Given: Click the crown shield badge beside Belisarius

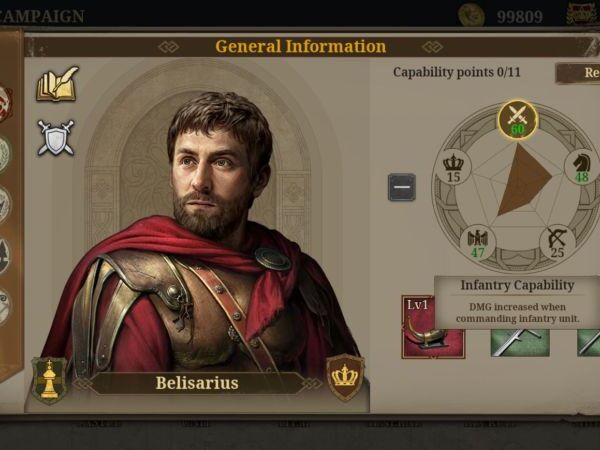Looking at the screenshot, I should pyautogui.click(x=346, y=379).
